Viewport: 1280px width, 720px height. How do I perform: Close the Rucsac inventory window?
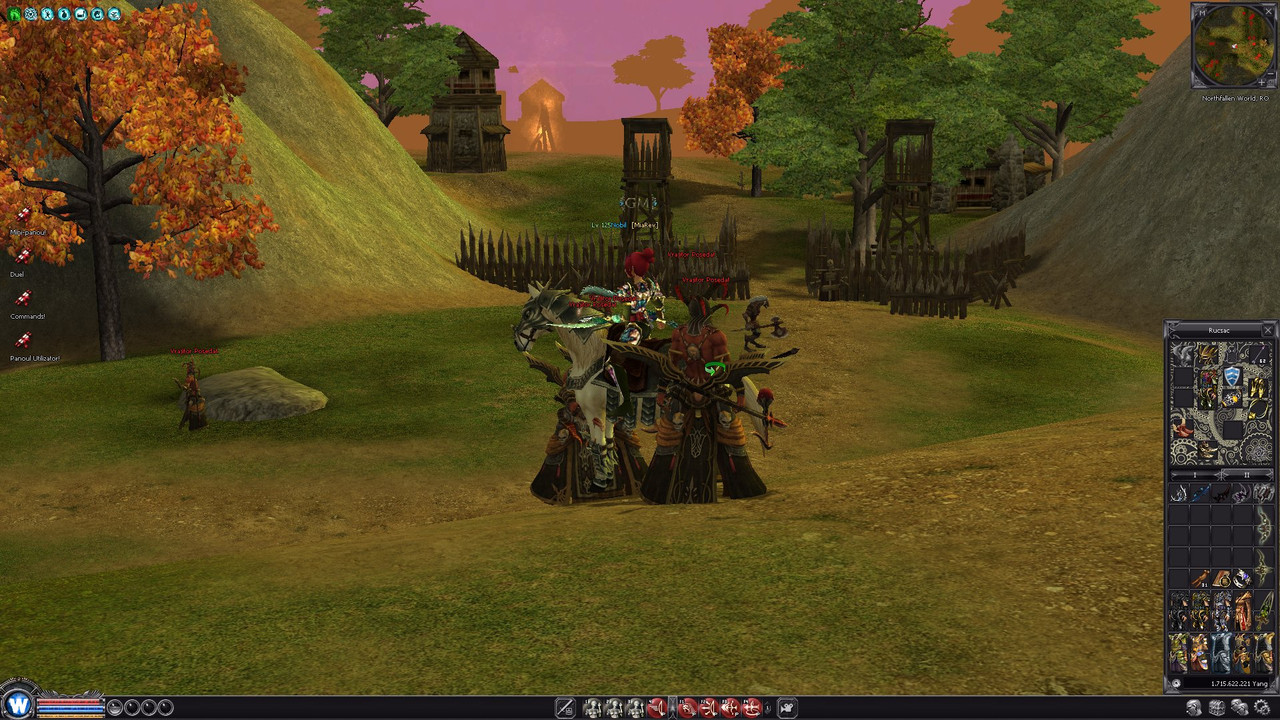tap(1268, 330)
